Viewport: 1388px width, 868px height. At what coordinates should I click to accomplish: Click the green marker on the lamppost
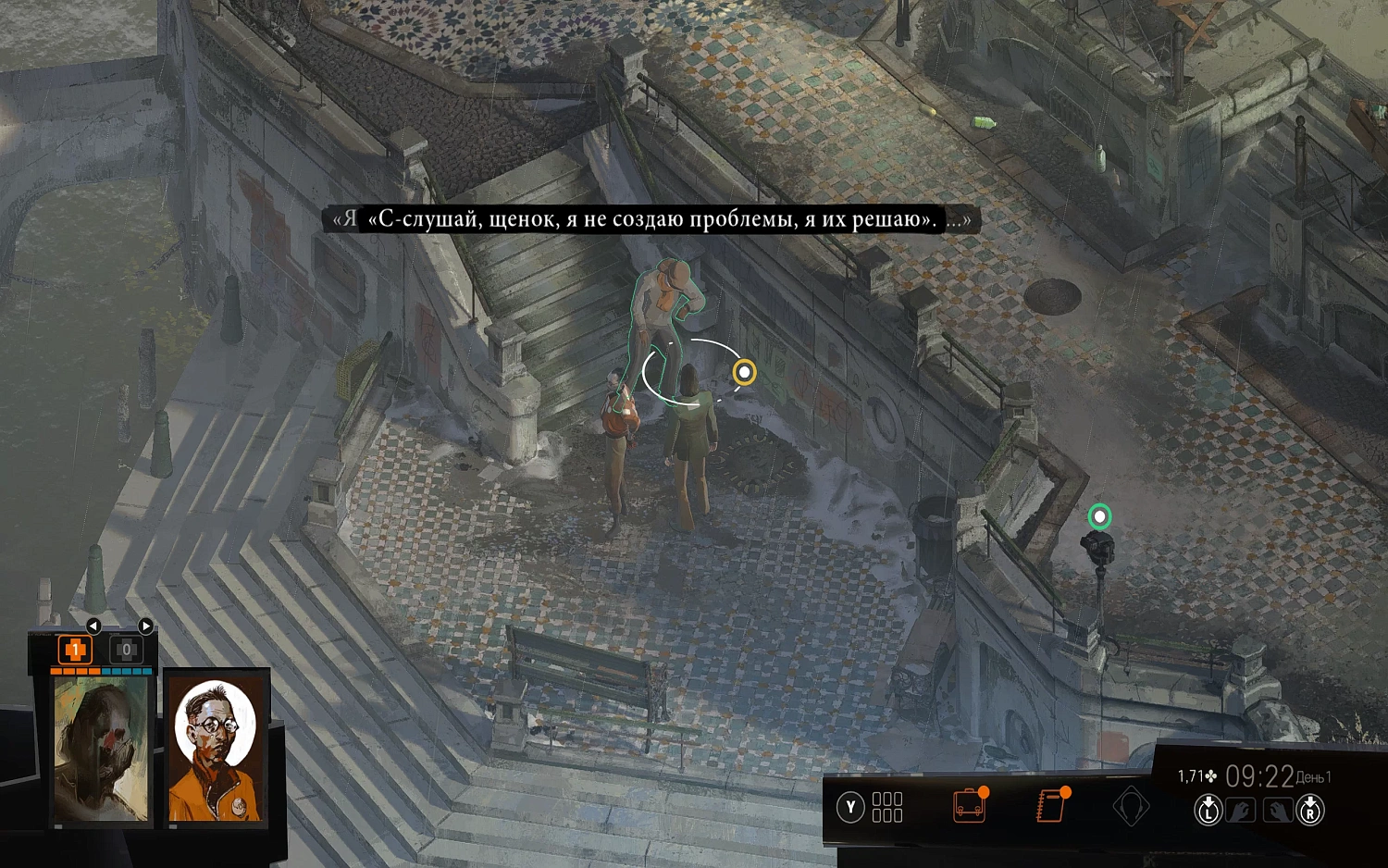coord(1101,515)
